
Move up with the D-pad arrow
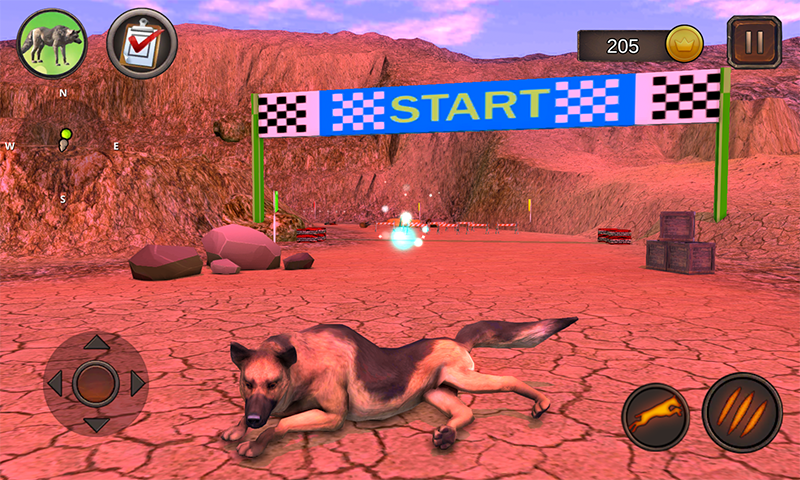point(96,343)
